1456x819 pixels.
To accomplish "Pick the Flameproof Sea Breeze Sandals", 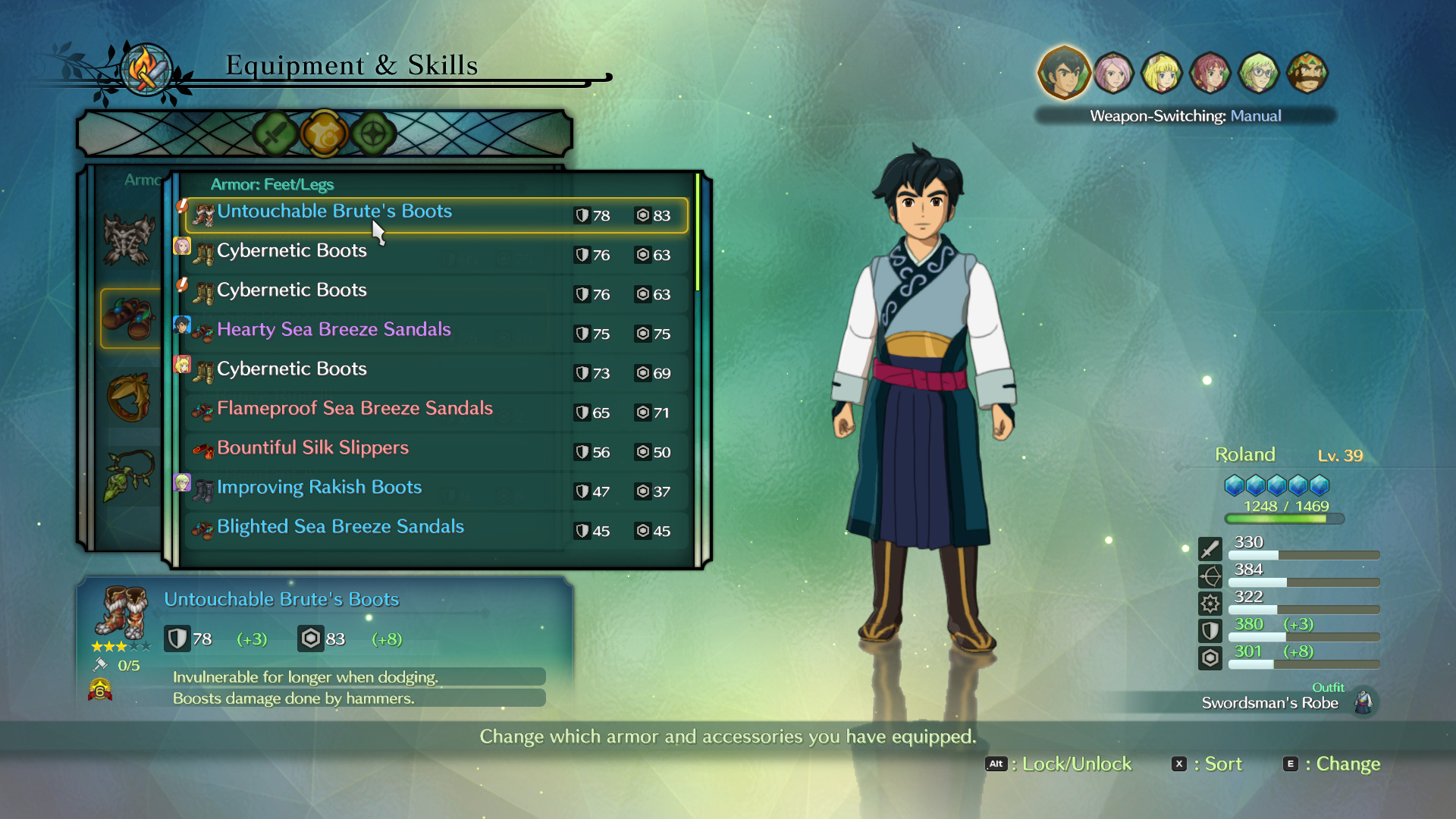I will 436,411.
